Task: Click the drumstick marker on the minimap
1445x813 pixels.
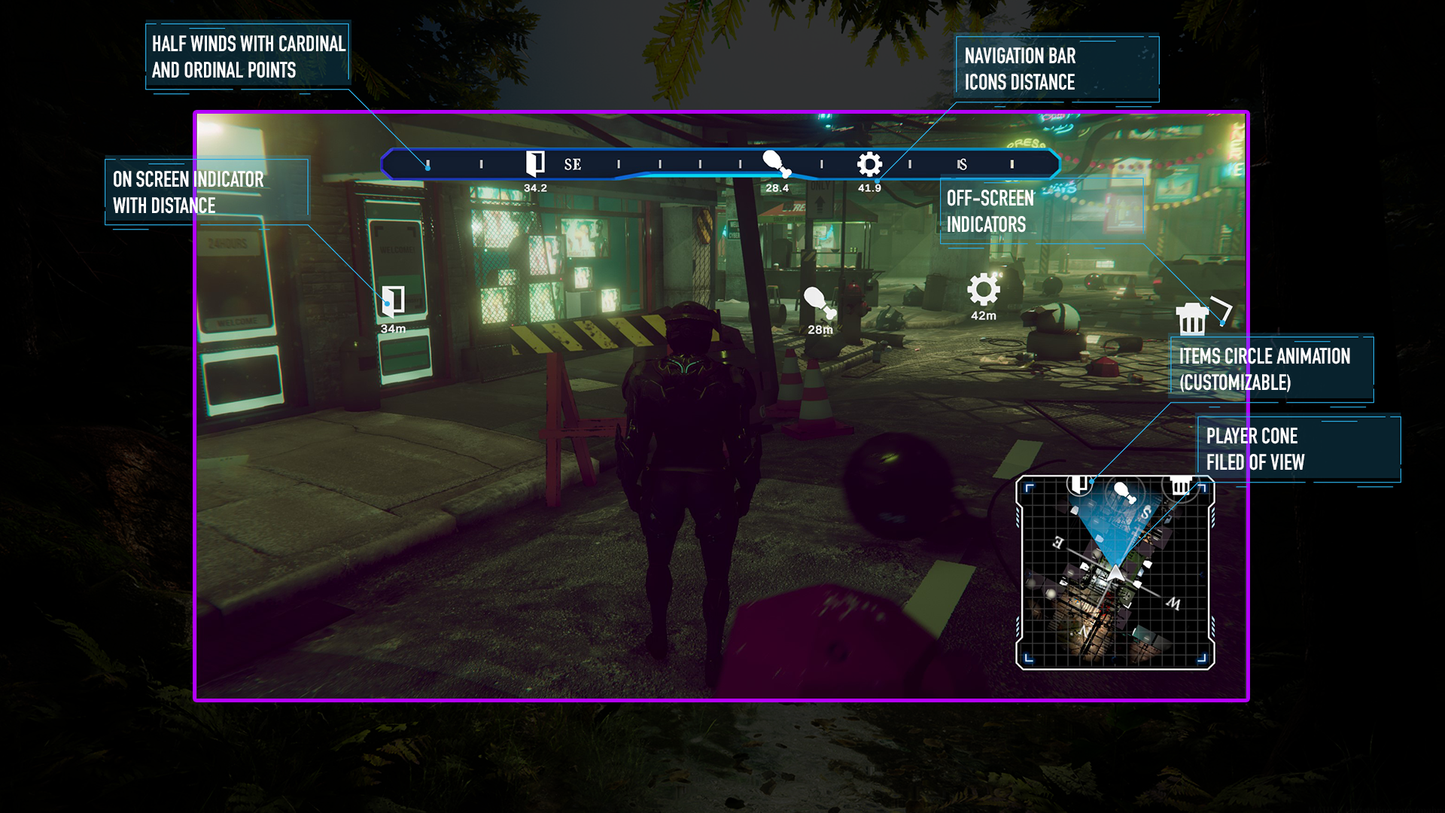Action: pyautogui.click(x=1122, y=491)
